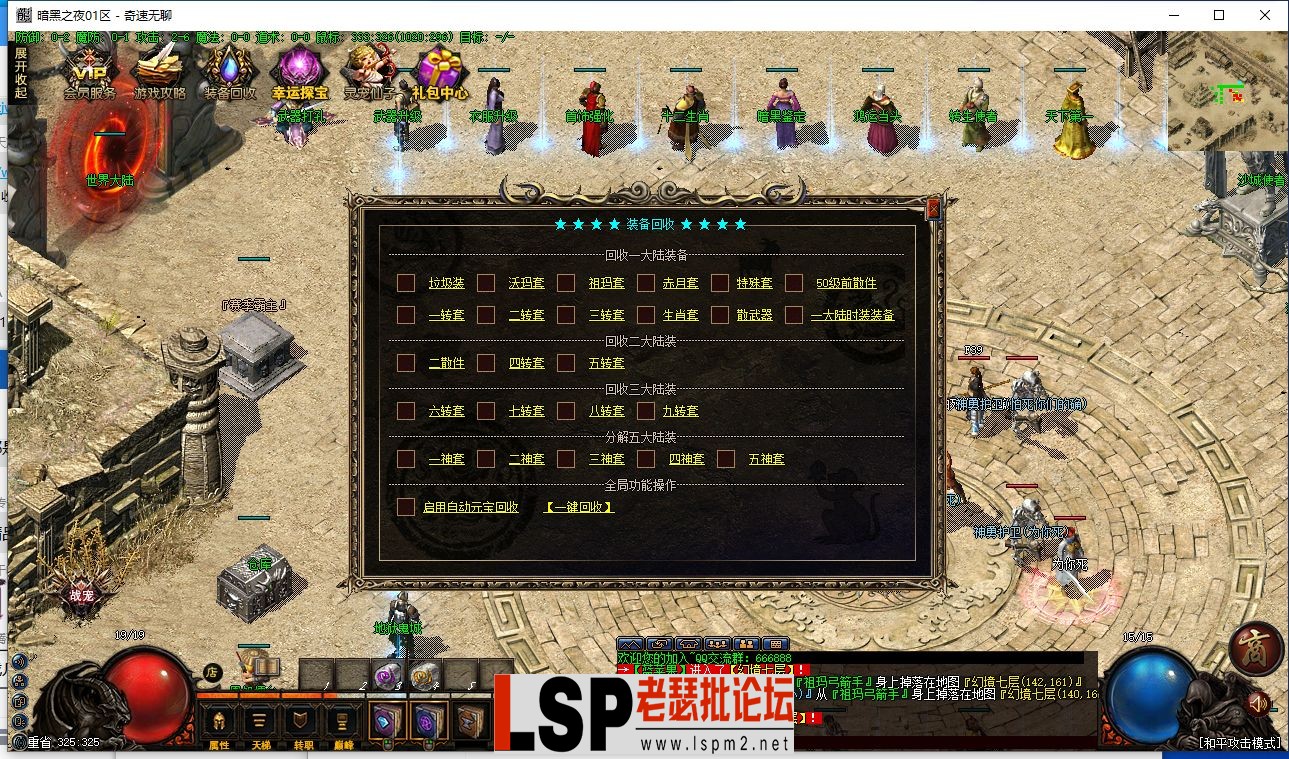Close the 装备回收 recycle panel
Screen dimensions: 1289x759
(933, 209)
